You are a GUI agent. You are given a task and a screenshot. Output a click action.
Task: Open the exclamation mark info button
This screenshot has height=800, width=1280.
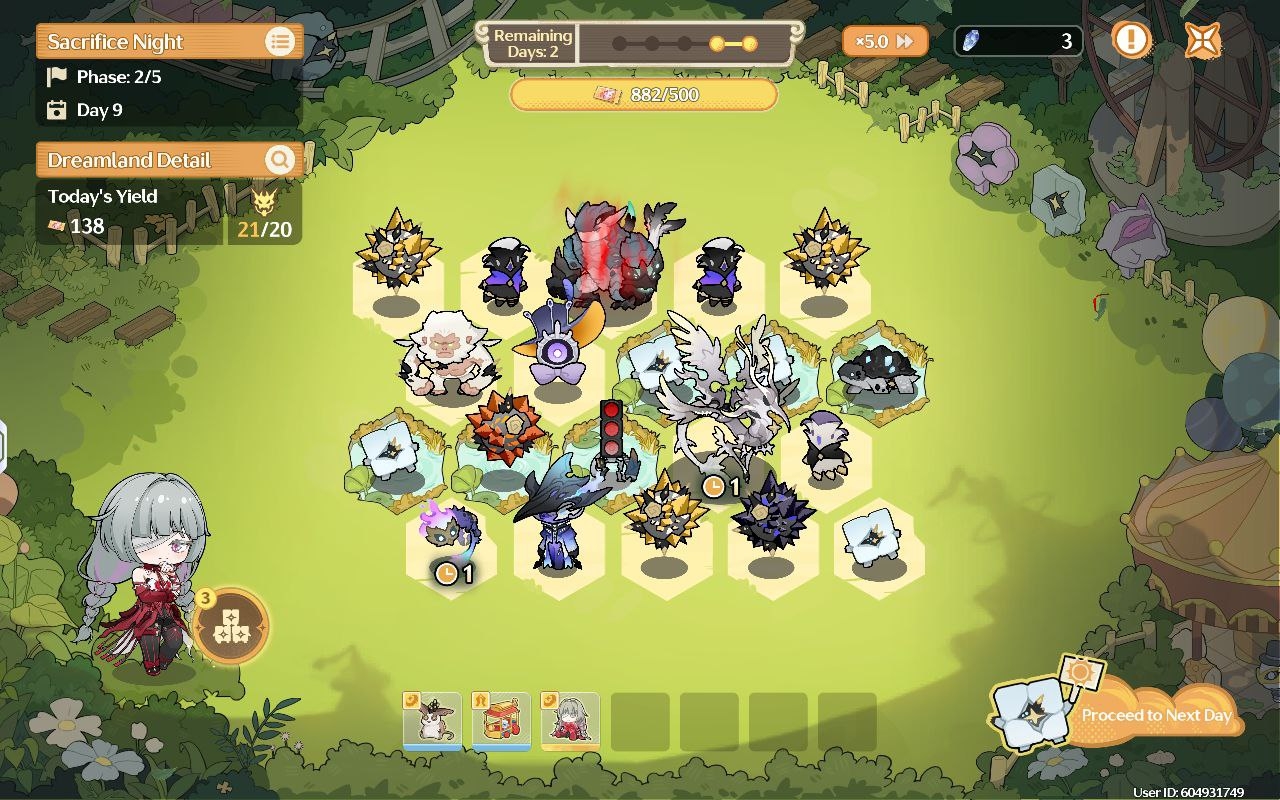(1132, 41)
